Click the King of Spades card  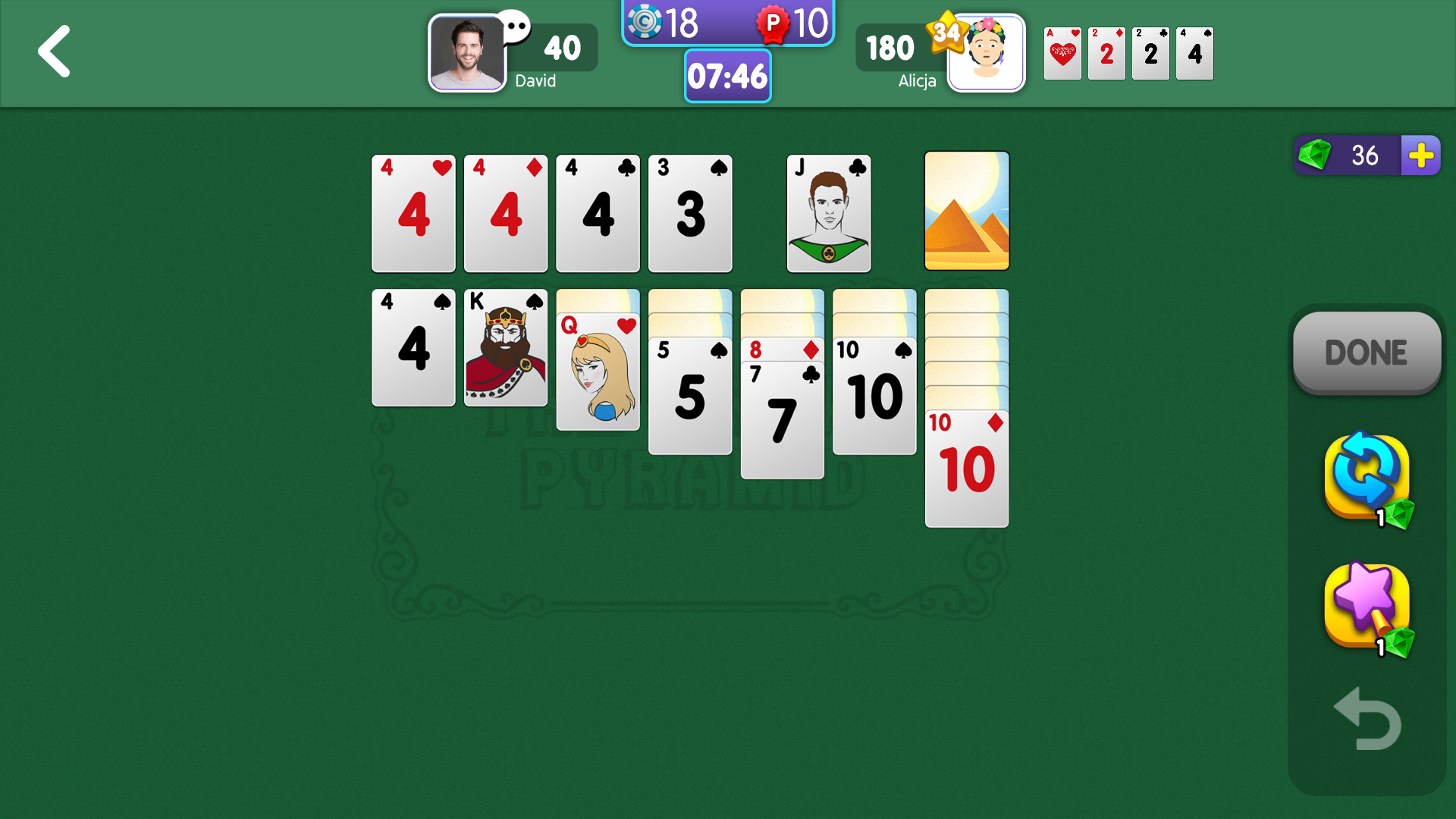pos(505,347)
